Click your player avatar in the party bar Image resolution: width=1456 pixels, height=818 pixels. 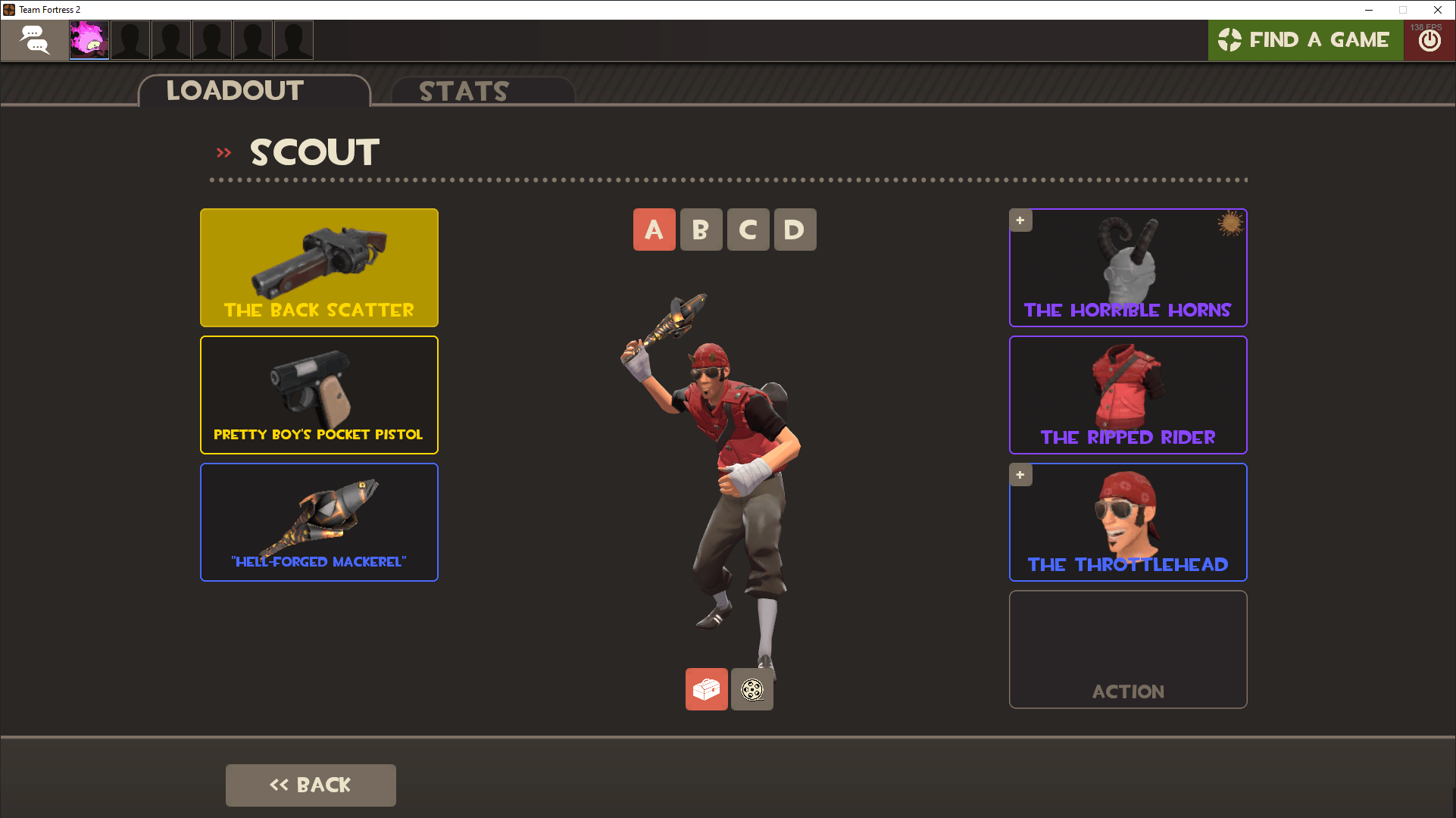click(89, 39)
